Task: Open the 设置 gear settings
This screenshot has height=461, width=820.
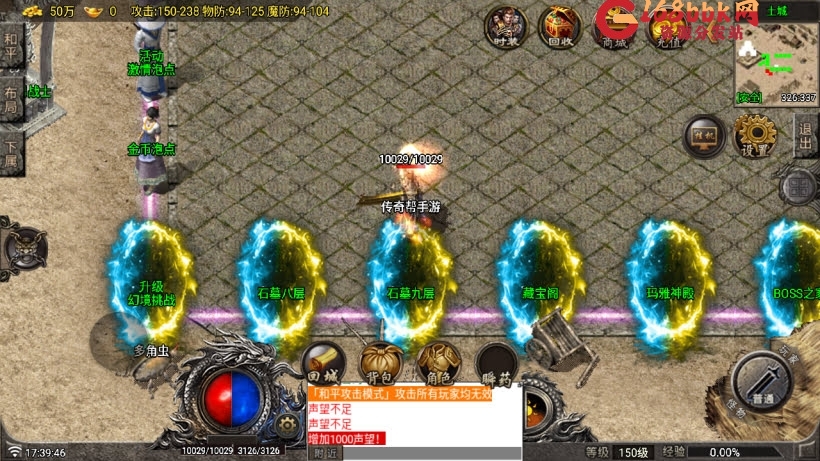Action: pyautogui.click(x=756, y=136)
